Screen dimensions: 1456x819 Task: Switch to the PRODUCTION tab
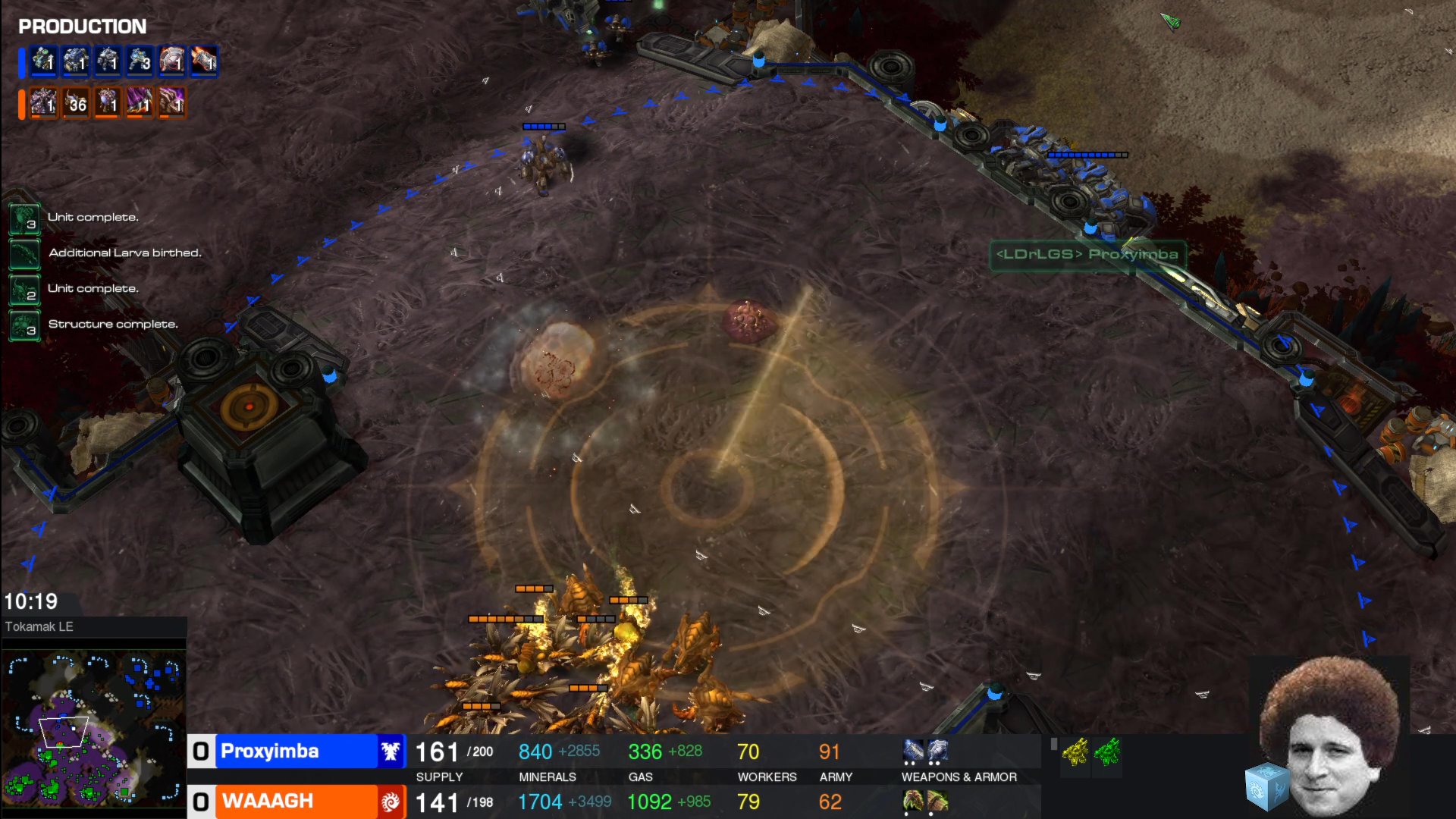click(x=81, y=27)
